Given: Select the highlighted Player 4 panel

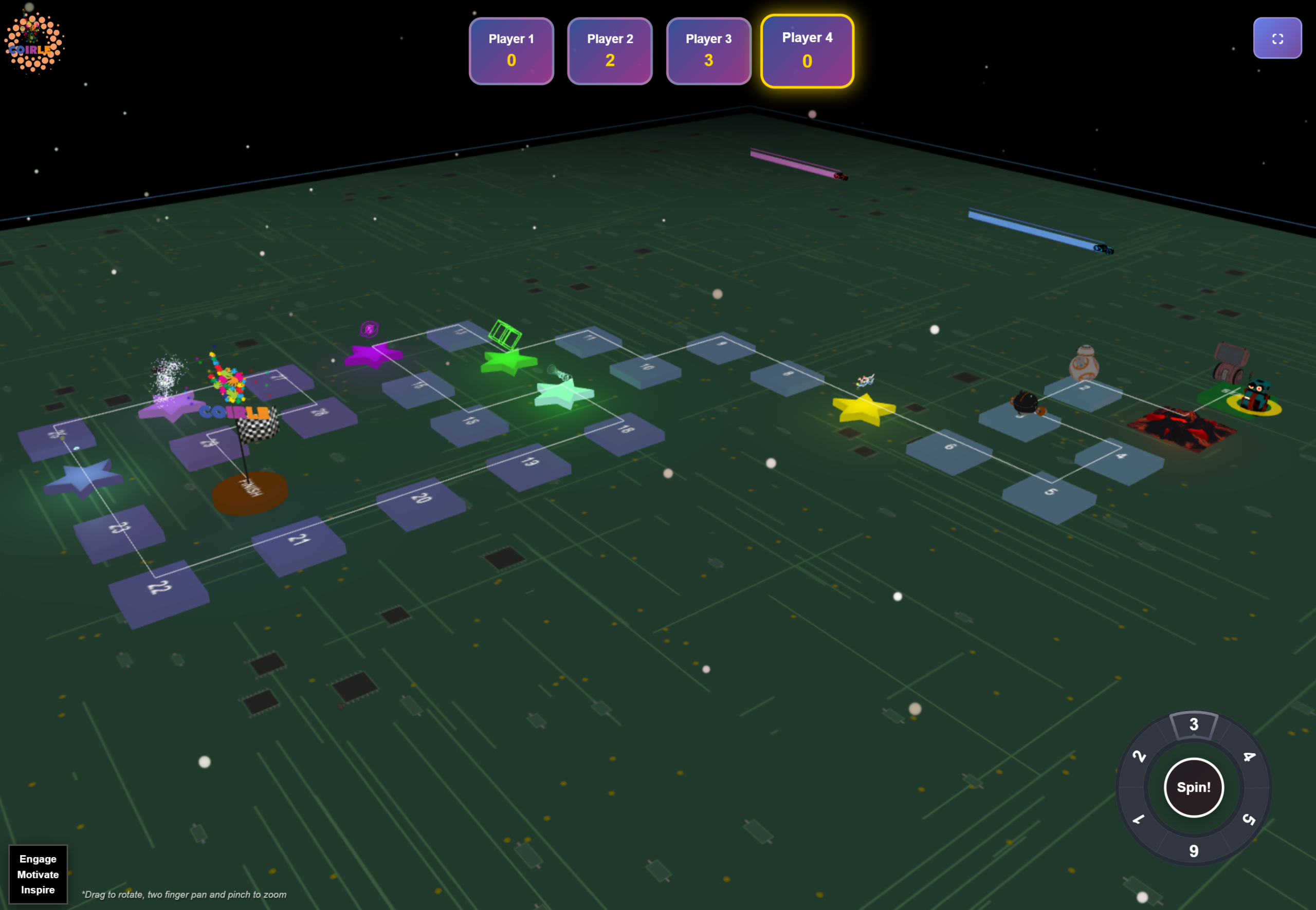Looking at the screenshot, I should click(807, 51).
